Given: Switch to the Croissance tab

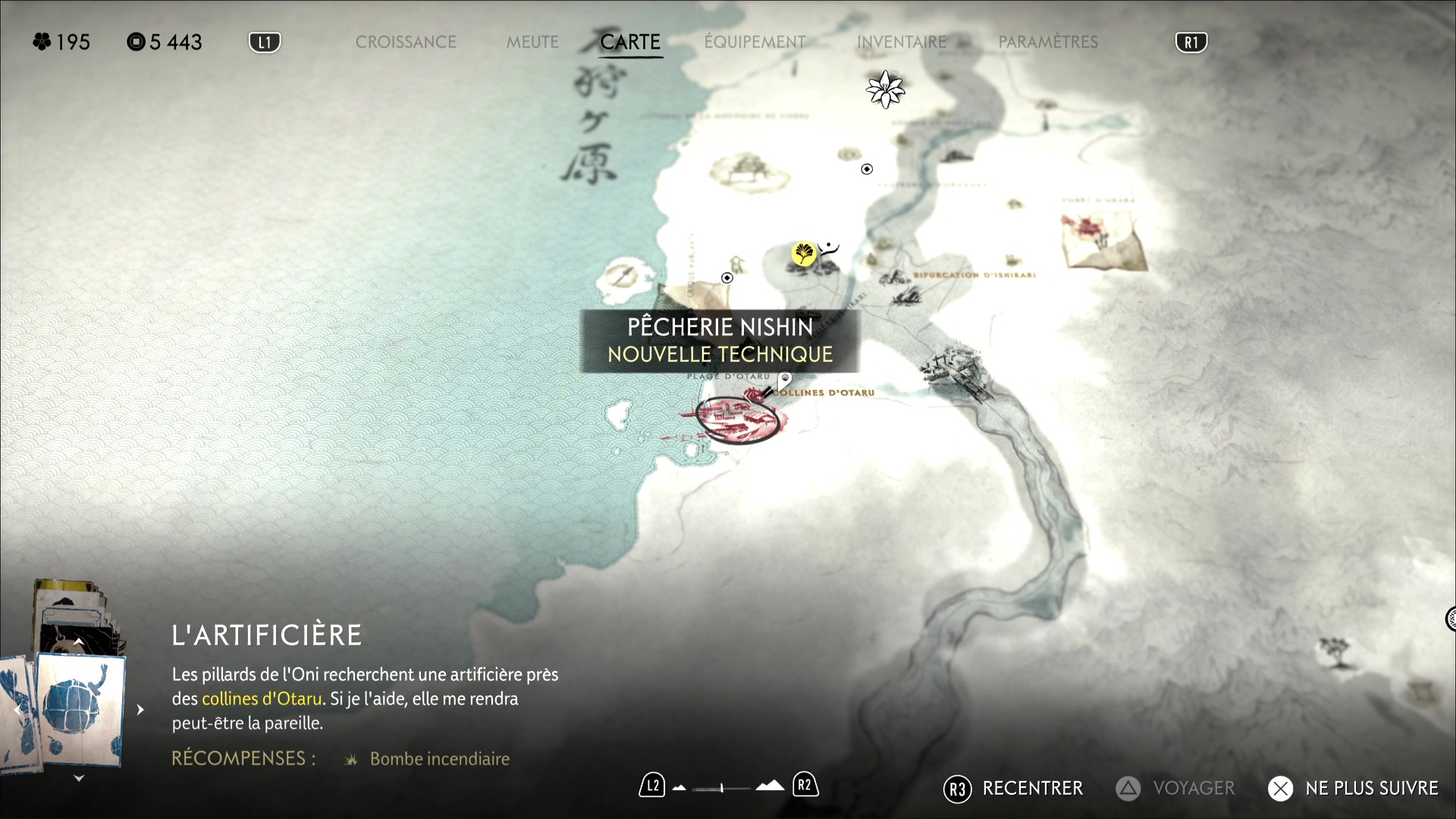Looking at the screenshot, I should 406,42.
